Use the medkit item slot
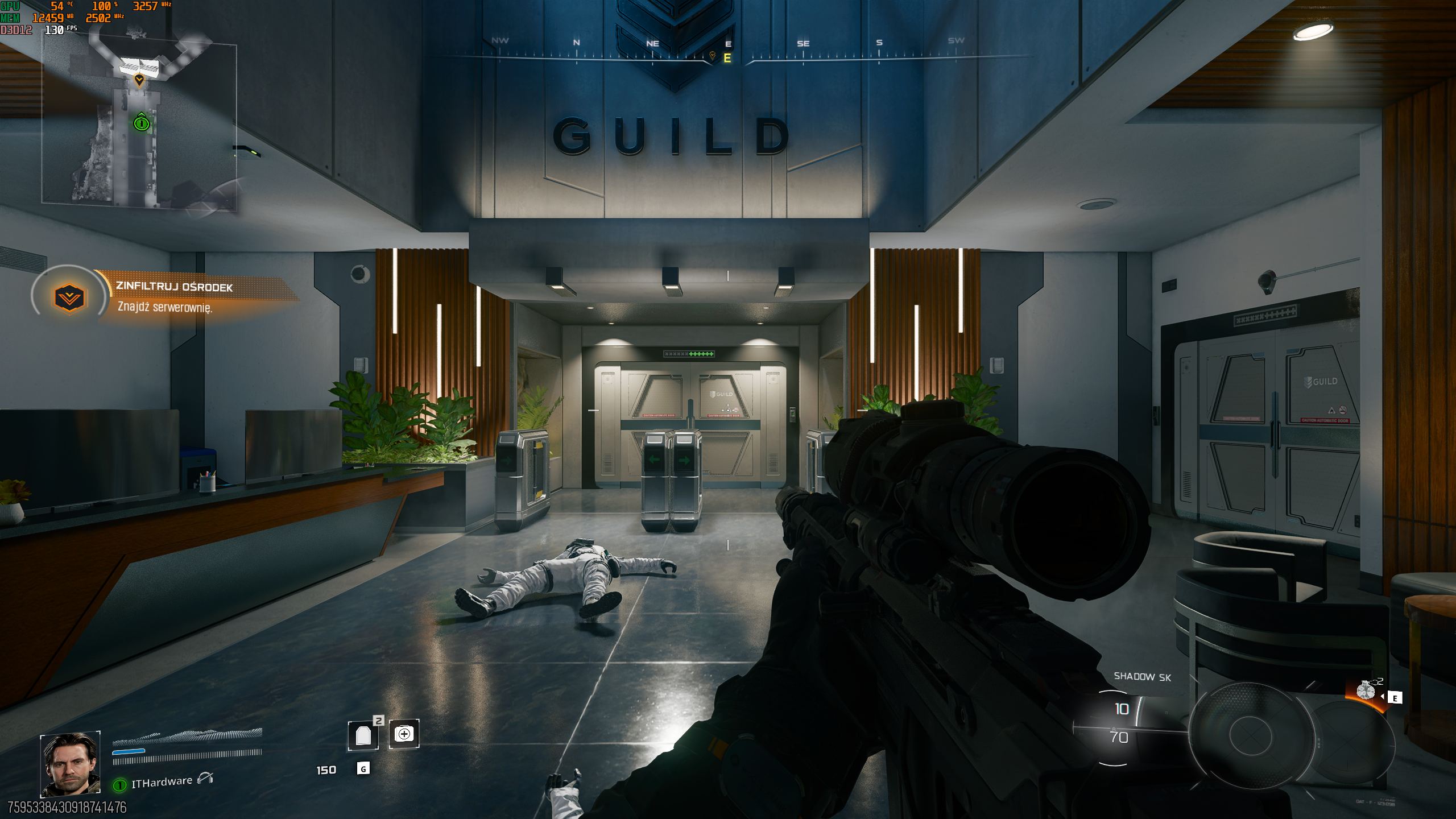1456x819 pixels. click(x=404, y=734)
